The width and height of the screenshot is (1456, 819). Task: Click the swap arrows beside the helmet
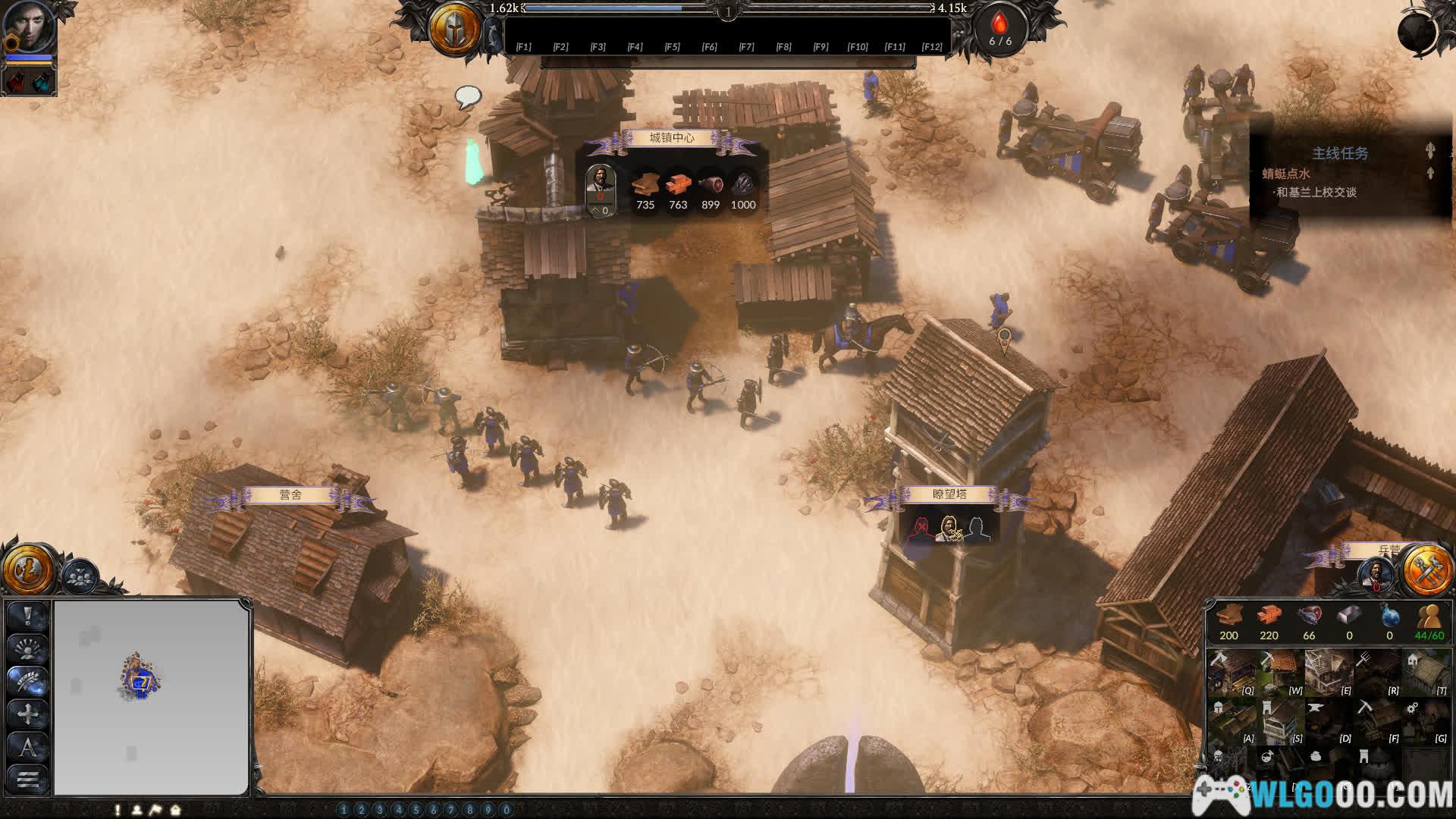pos(494,36)
